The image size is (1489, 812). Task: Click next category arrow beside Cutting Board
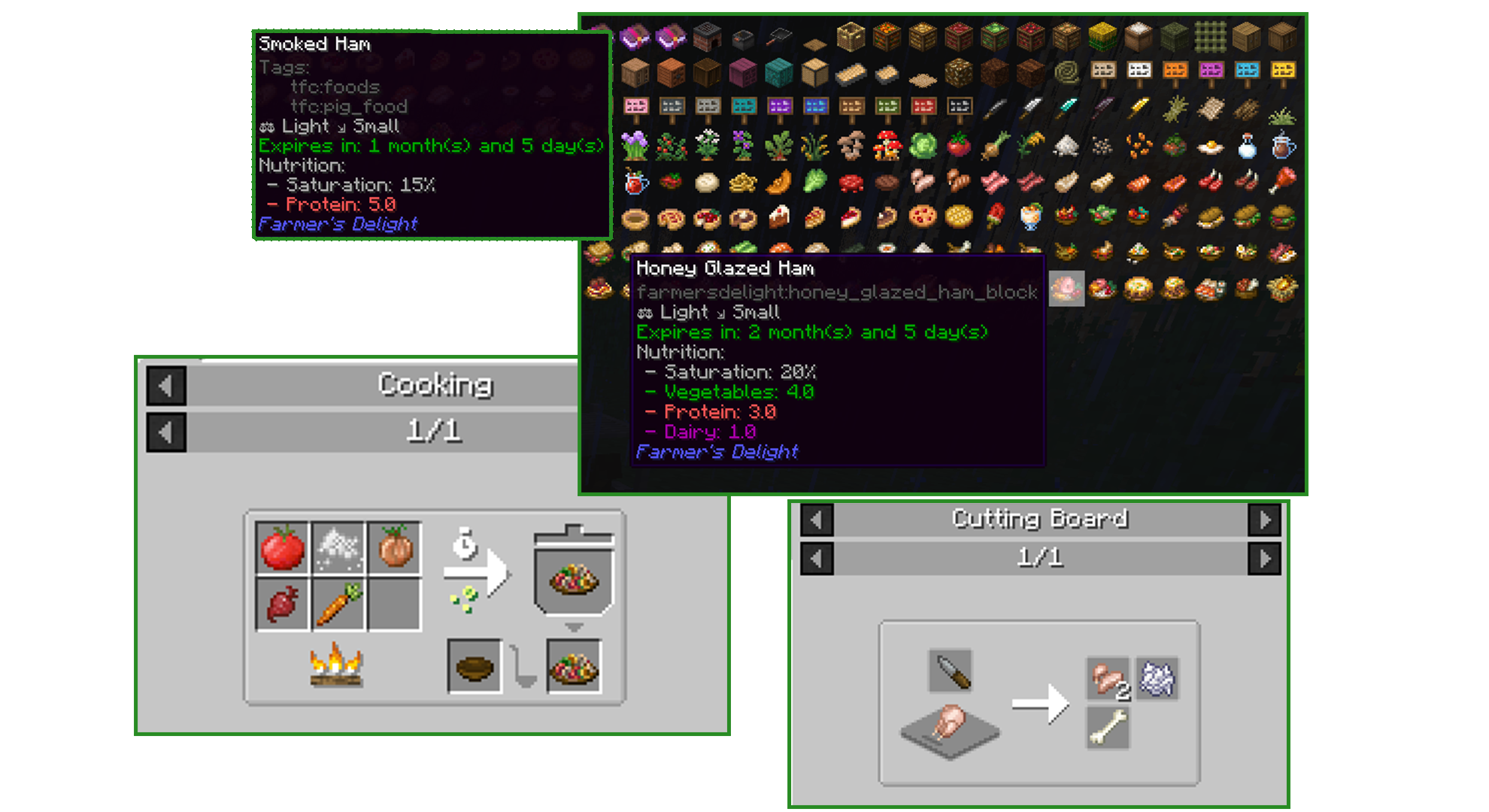(1264, 520)
